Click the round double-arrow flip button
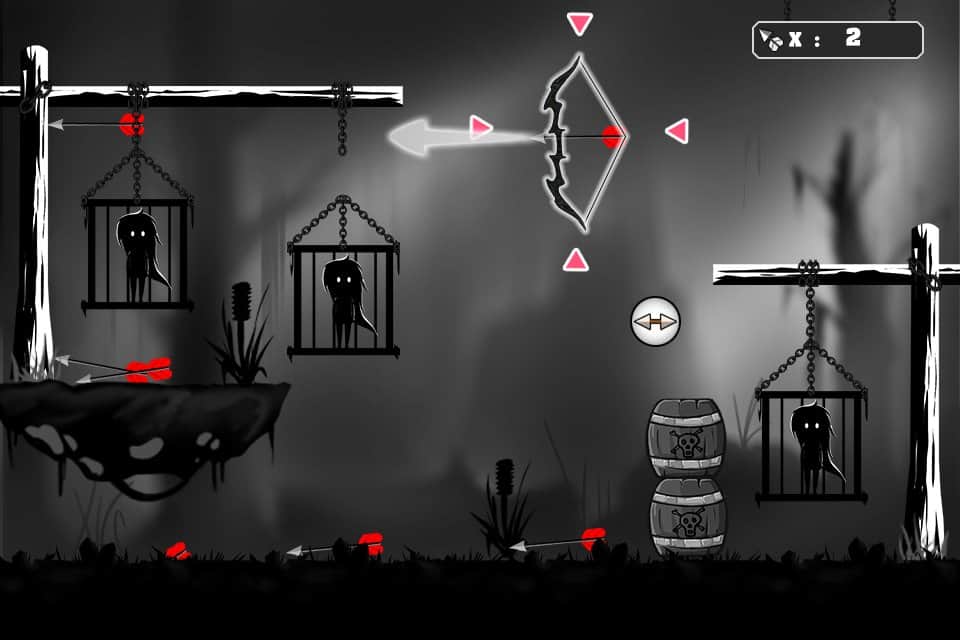The image size is (960, 640). [655, 322]
